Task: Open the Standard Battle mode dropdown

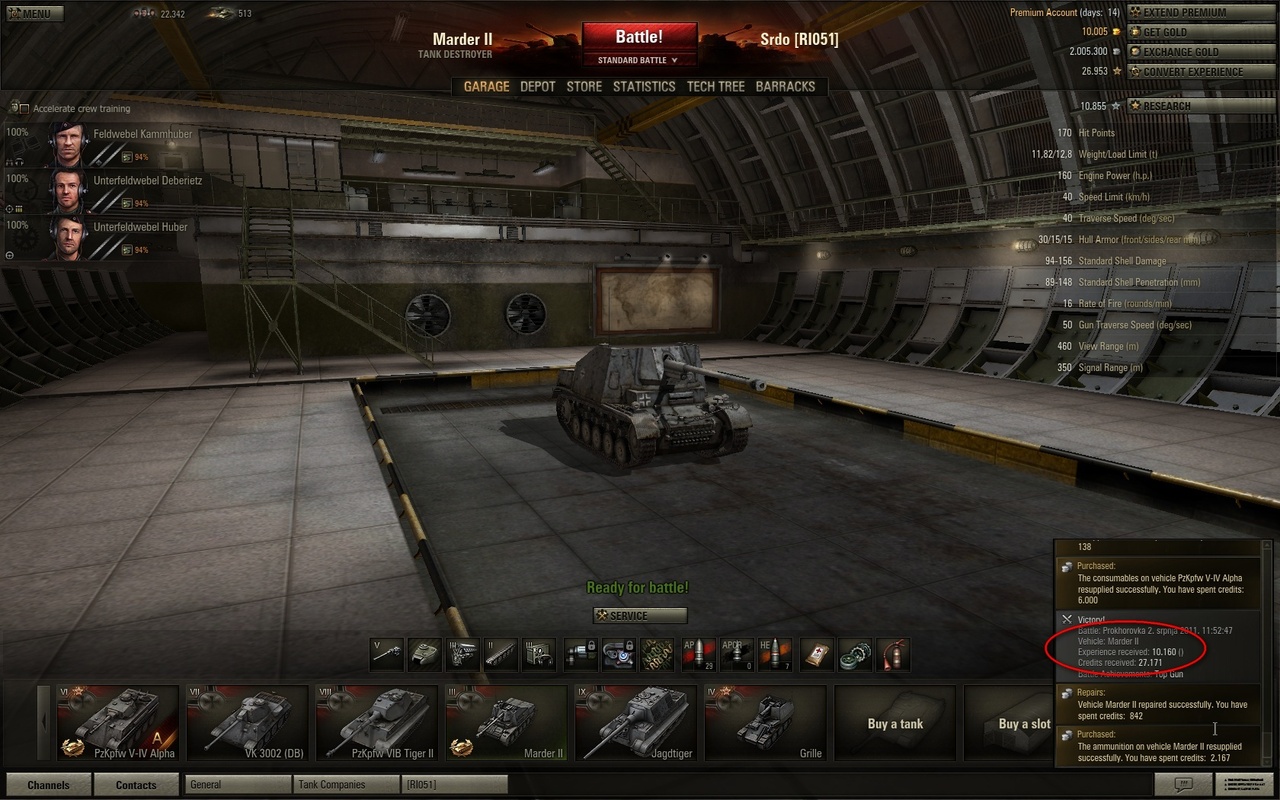Action: click(638, 60)
